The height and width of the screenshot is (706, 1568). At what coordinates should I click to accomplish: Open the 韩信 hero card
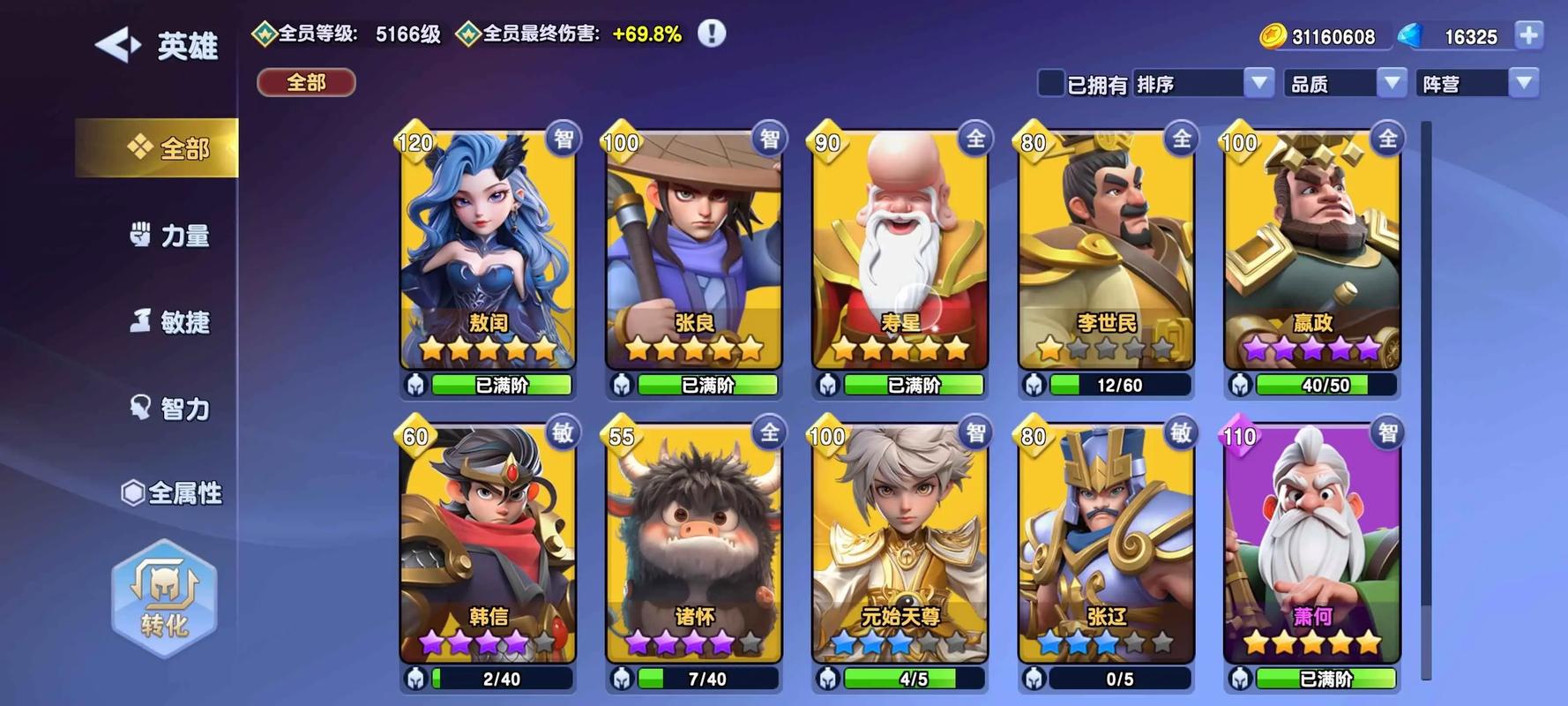tap(488, 543)
